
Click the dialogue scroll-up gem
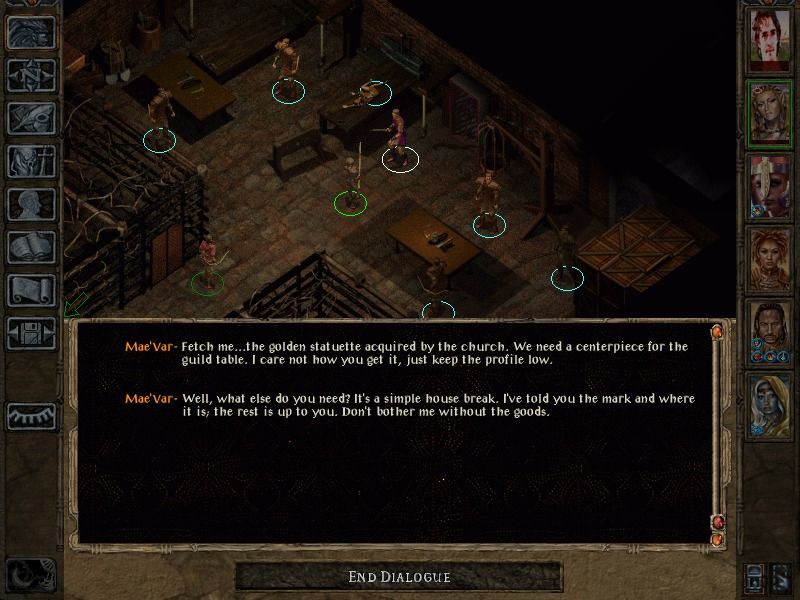(716, 331)
